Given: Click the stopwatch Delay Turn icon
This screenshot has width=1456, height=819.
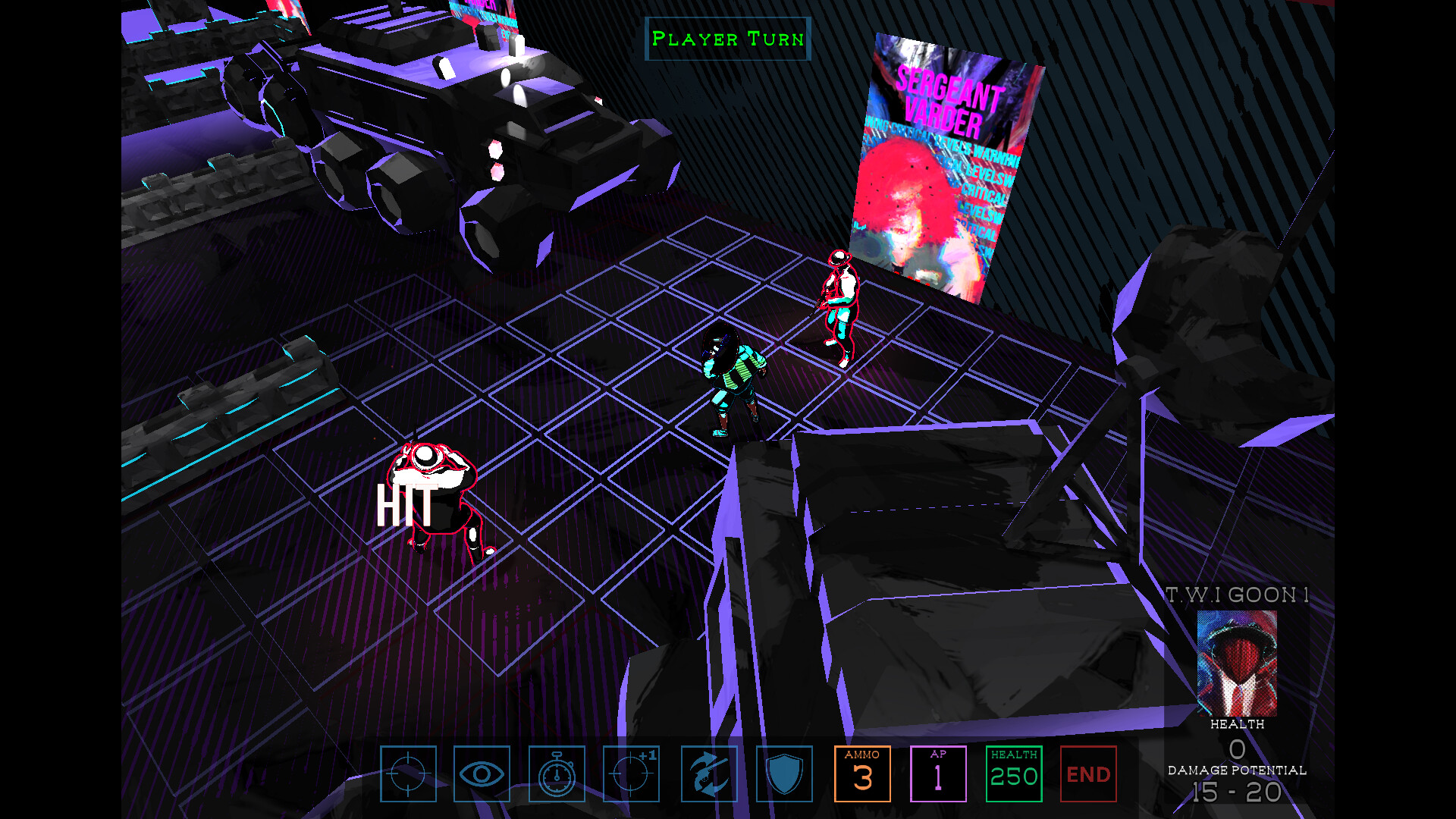Looking at the screenshot, I should pos(557,774).
